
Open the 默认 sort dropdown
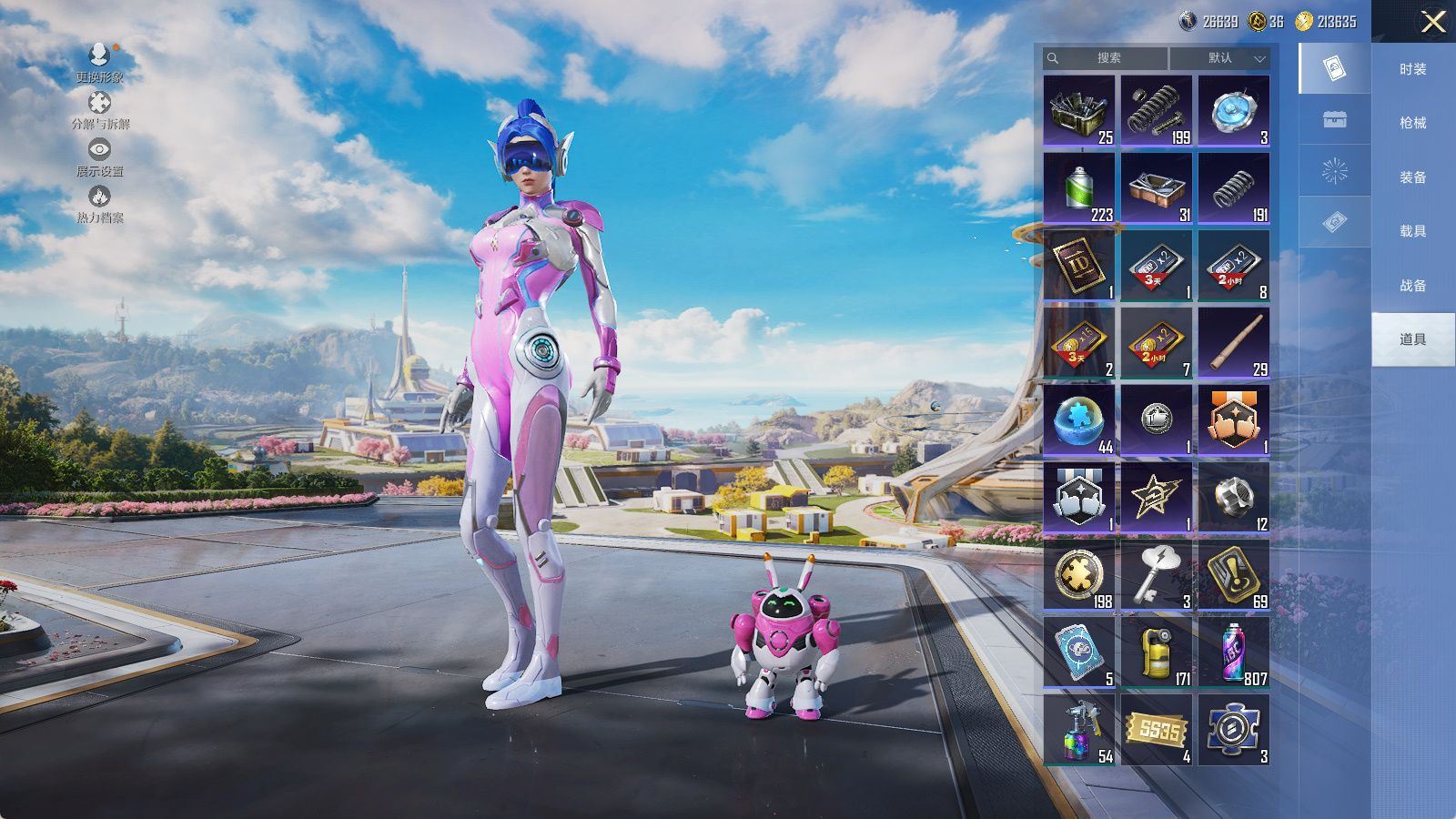[1219, 58]
